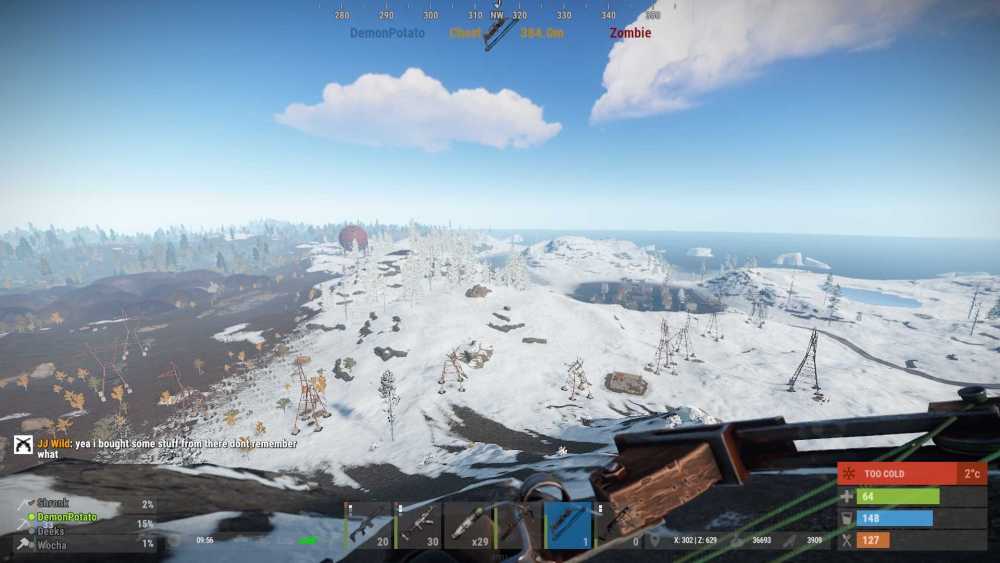The height and width of the screenshot is (563, 1000).
Task: Select the assault rifle slot showing 20
Action: point(367,525)
